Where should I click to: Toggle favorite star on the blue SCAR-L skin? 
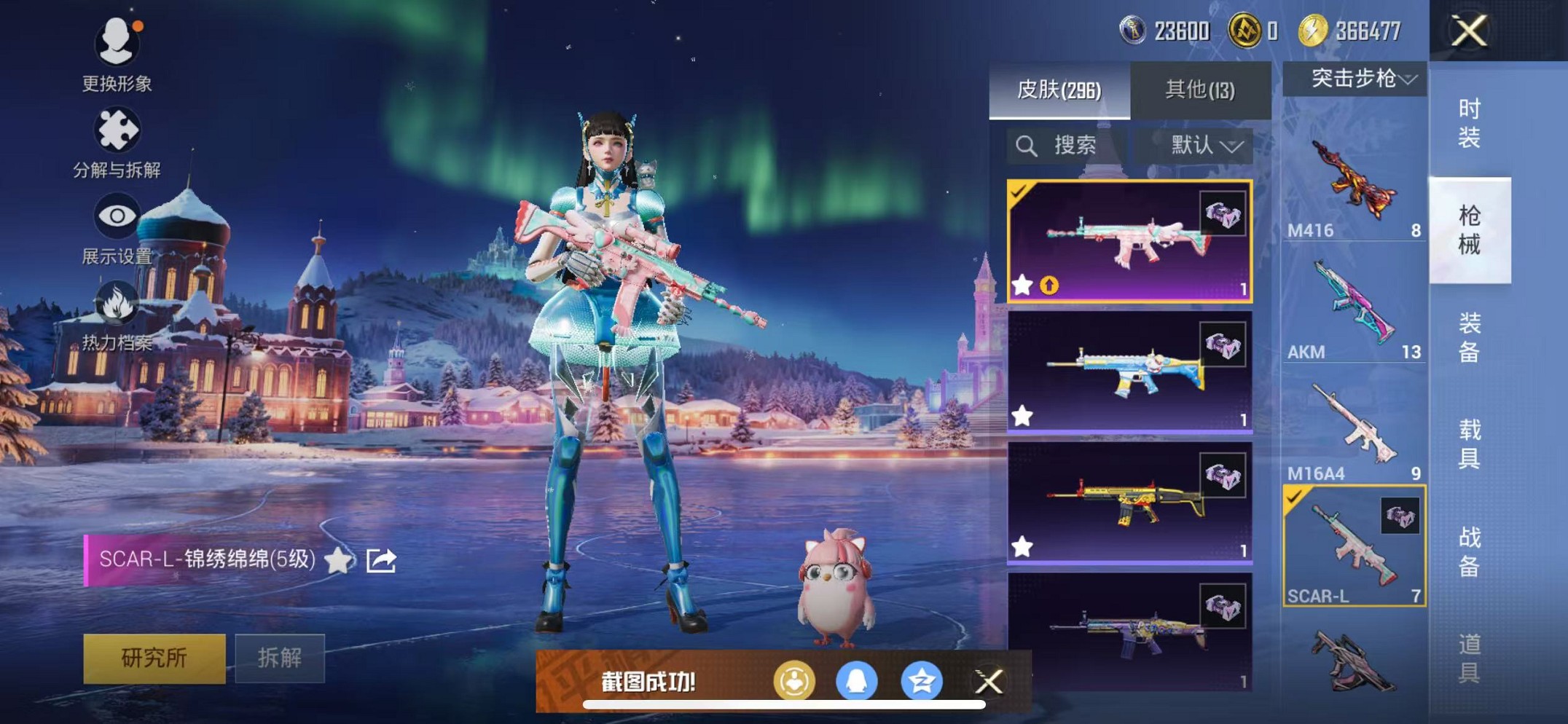click(1022, 413)
